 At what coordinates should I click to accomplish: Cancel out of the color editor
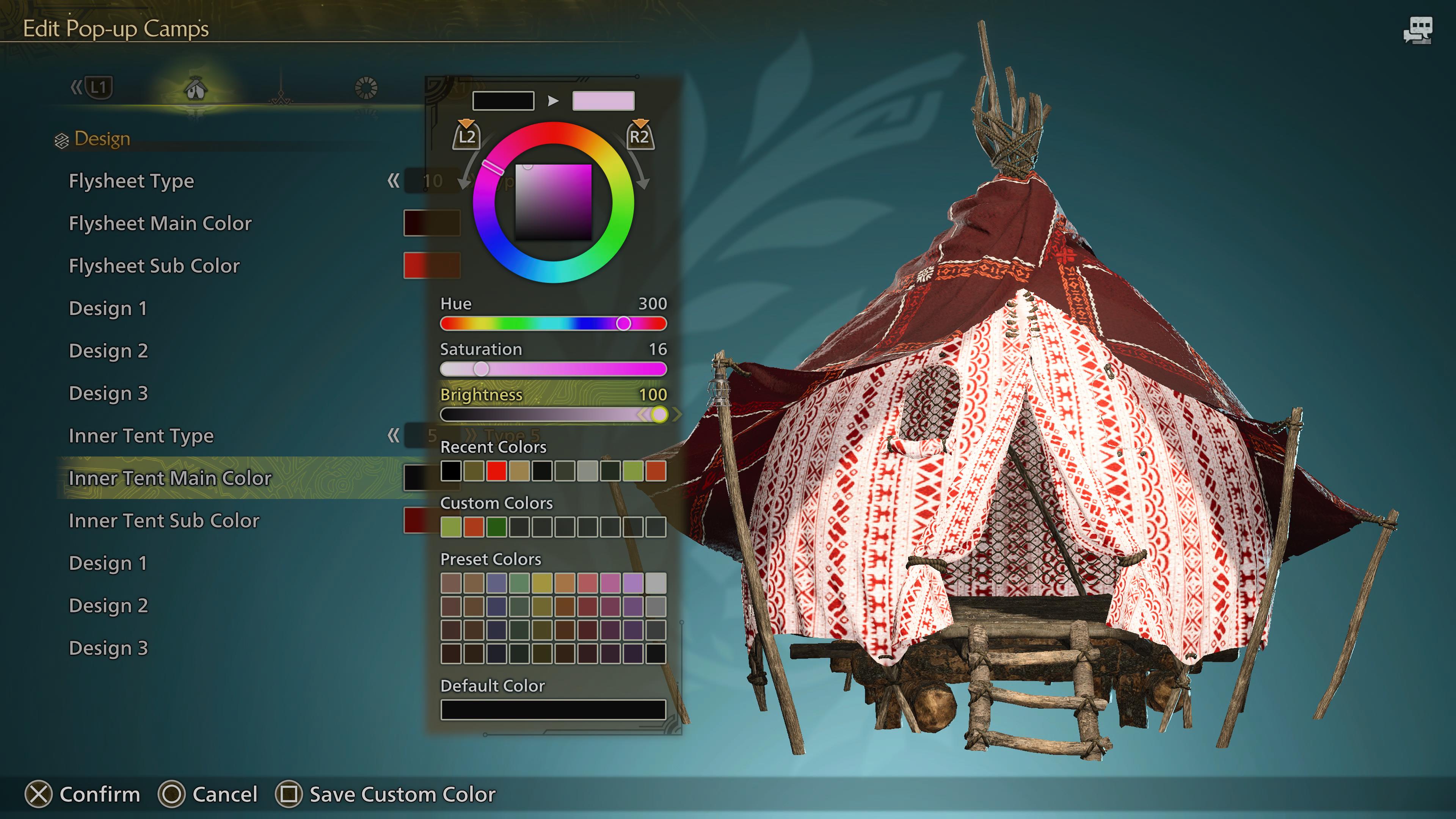pos(172,794)
